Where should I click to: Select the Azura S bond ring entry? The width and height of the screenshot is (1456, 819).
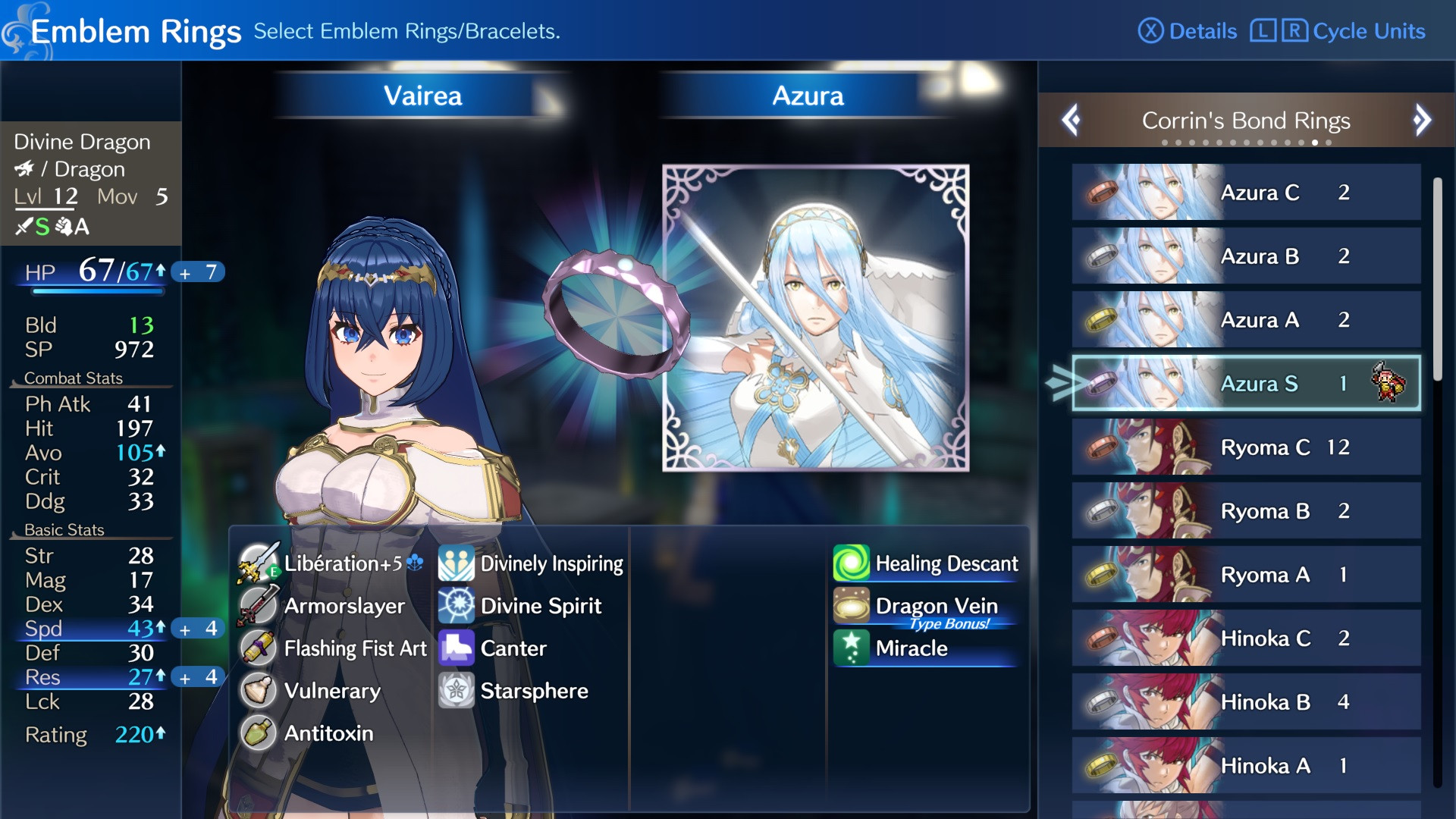point(1246,384)
